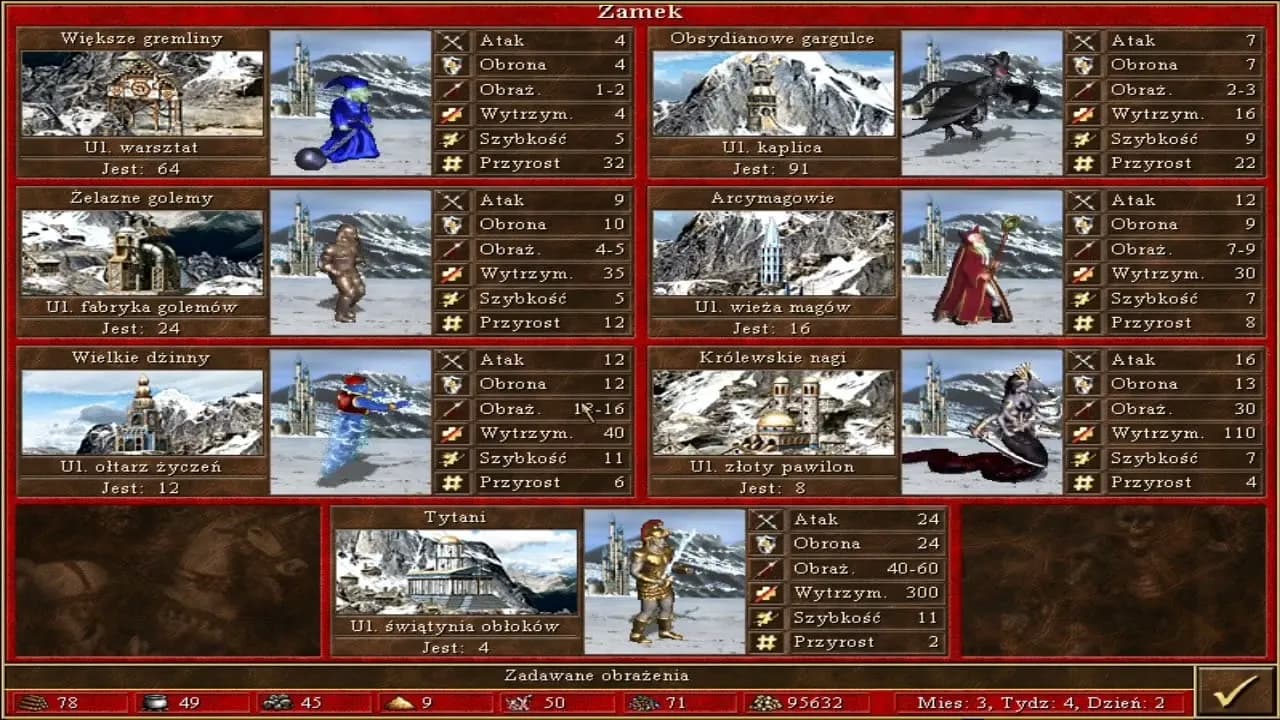The image size is (1280, 720).
Task: Open the Ul. warsztat dwelling of Większe gremliny
Action: (141, 92)
